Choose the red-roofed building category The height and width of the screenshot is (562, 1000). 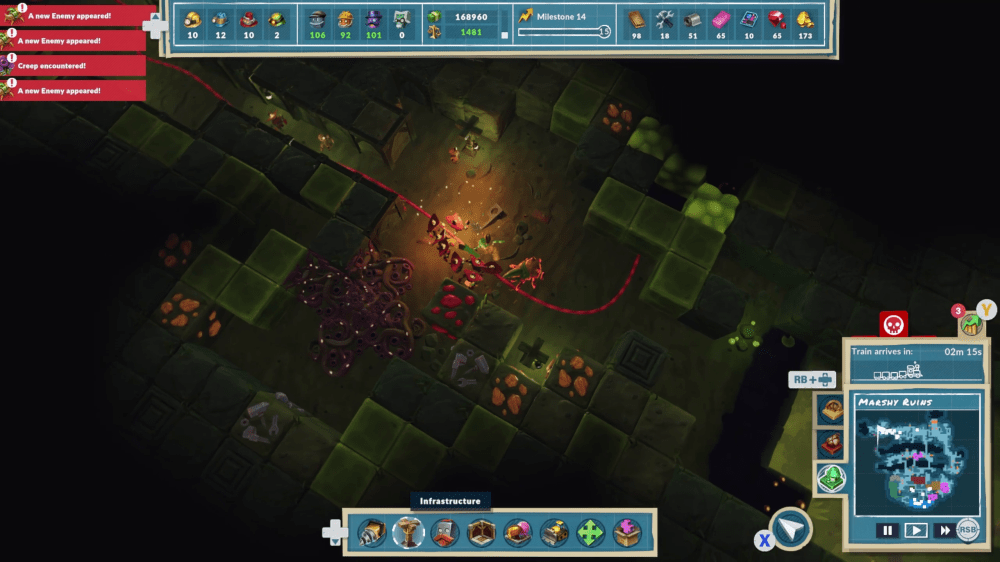point(445,533)
